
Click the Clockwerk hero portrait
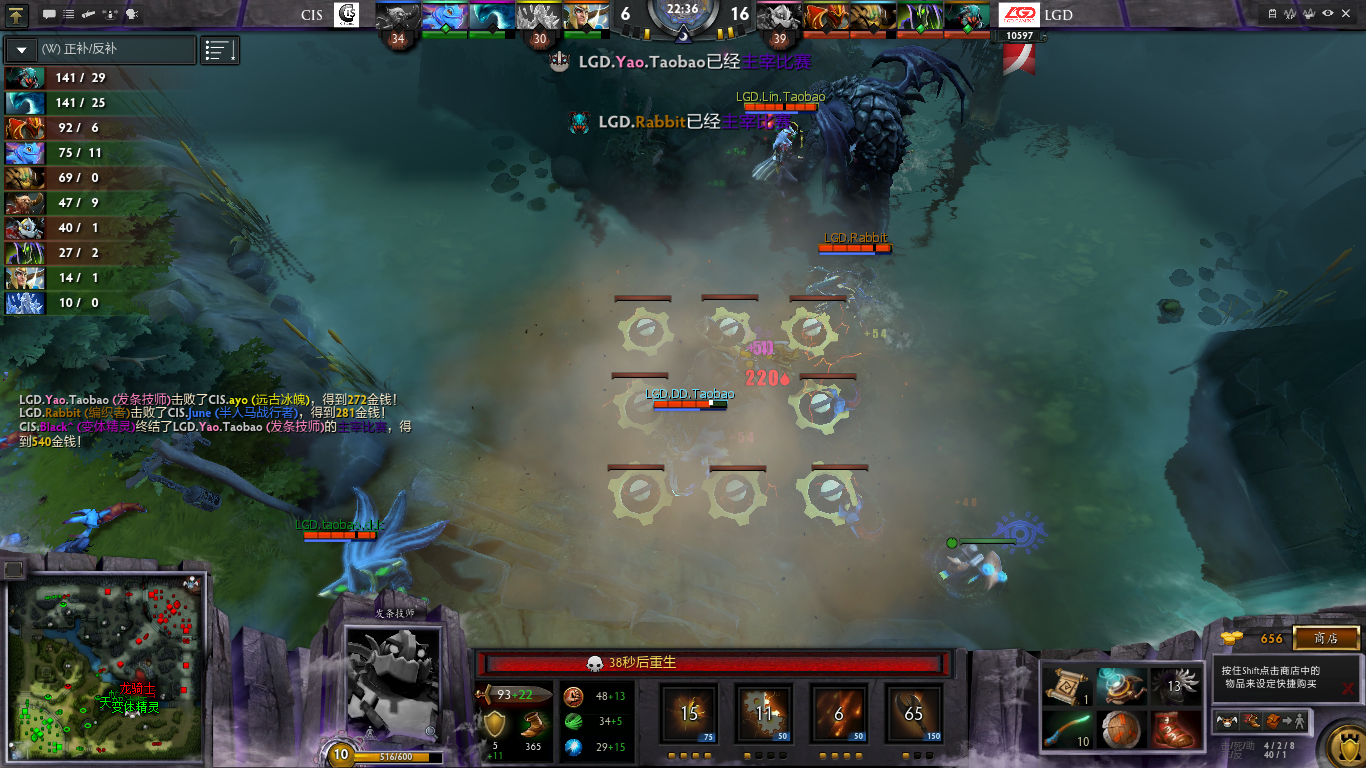click(393, 684)
